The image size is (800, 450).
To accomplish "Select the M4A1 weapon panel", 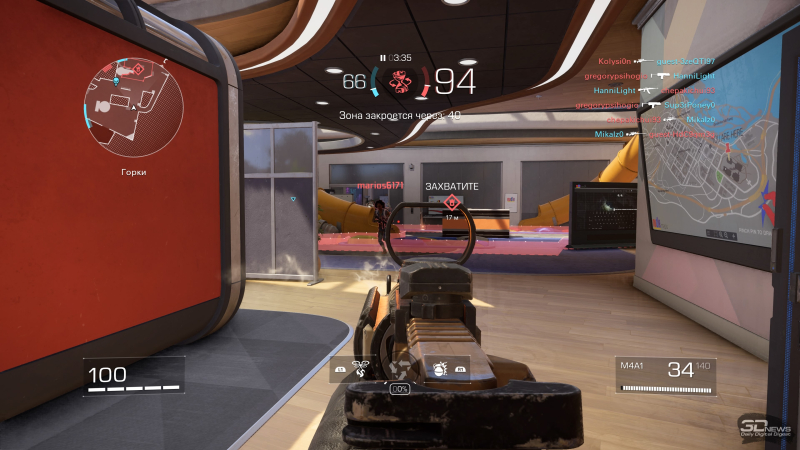I will coord(665,376).
